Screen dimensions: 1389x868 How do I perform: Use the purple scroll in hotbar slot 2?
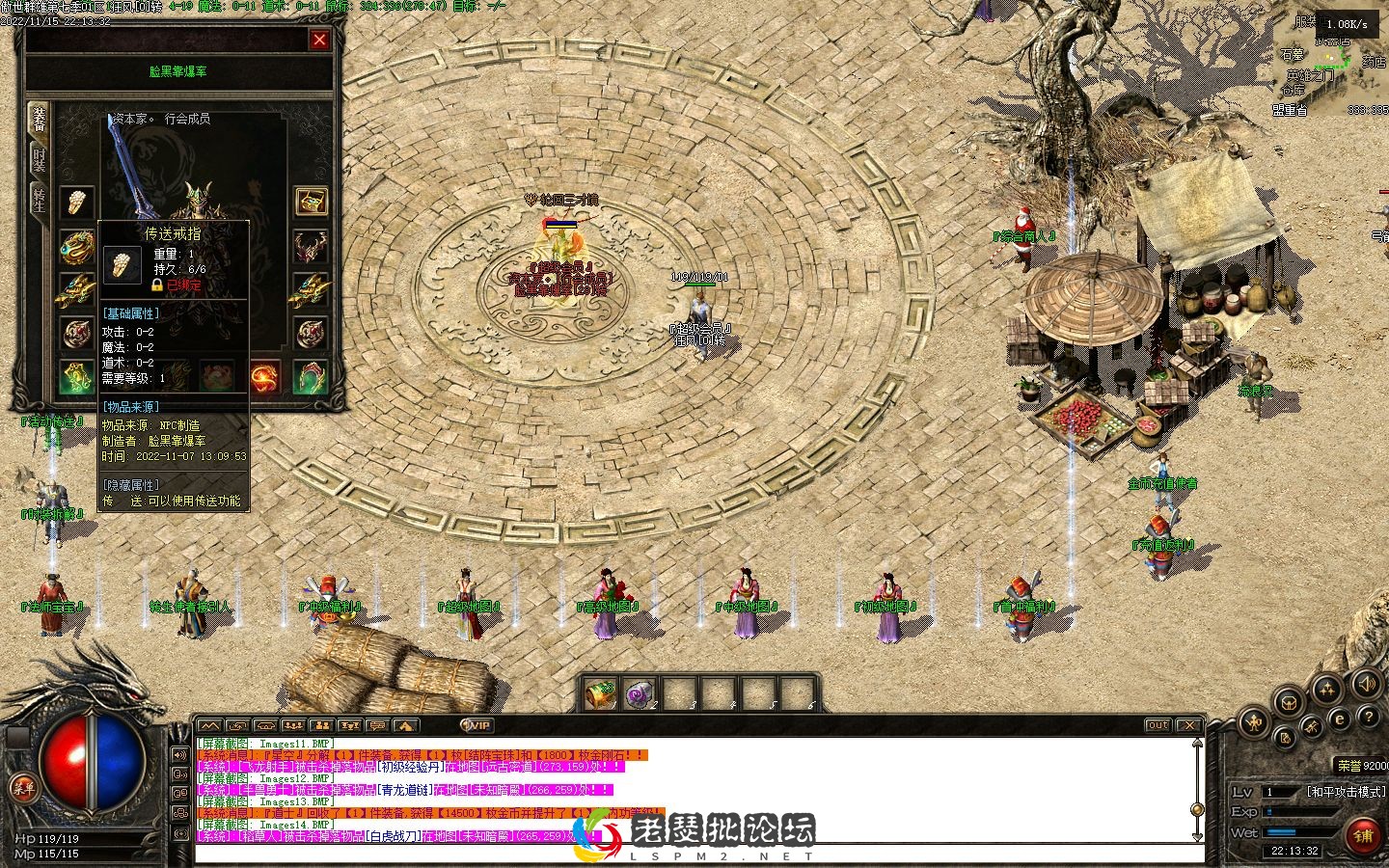point(640,693)
